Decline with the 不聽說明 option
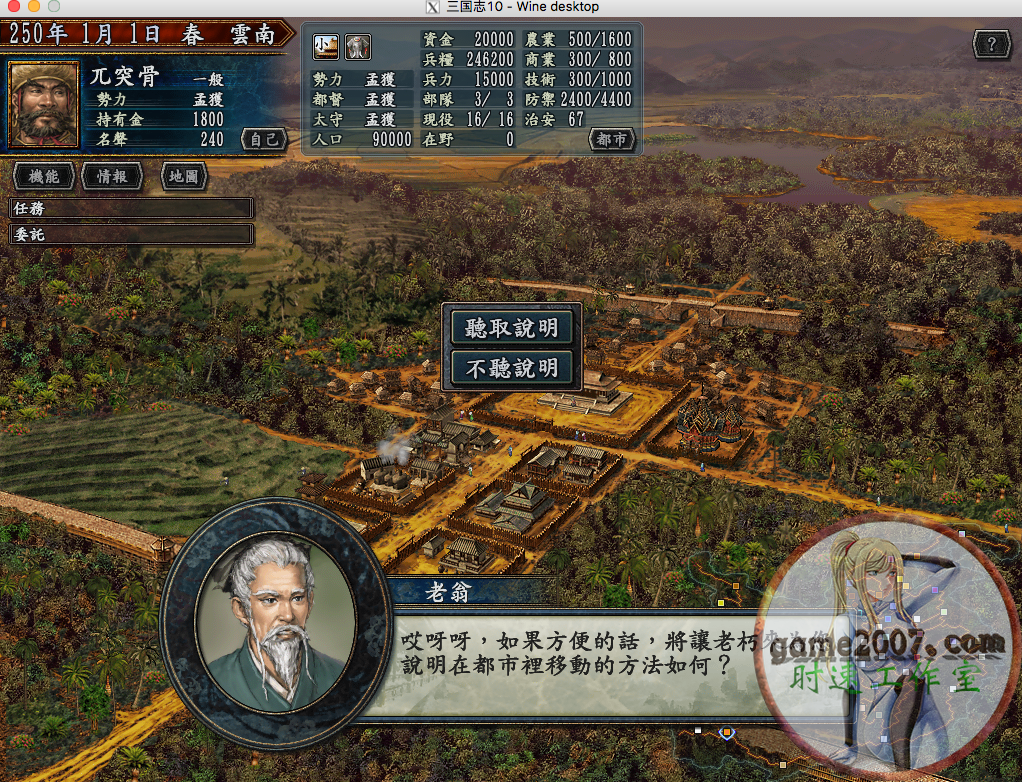1022x782 pixels. 512,368
